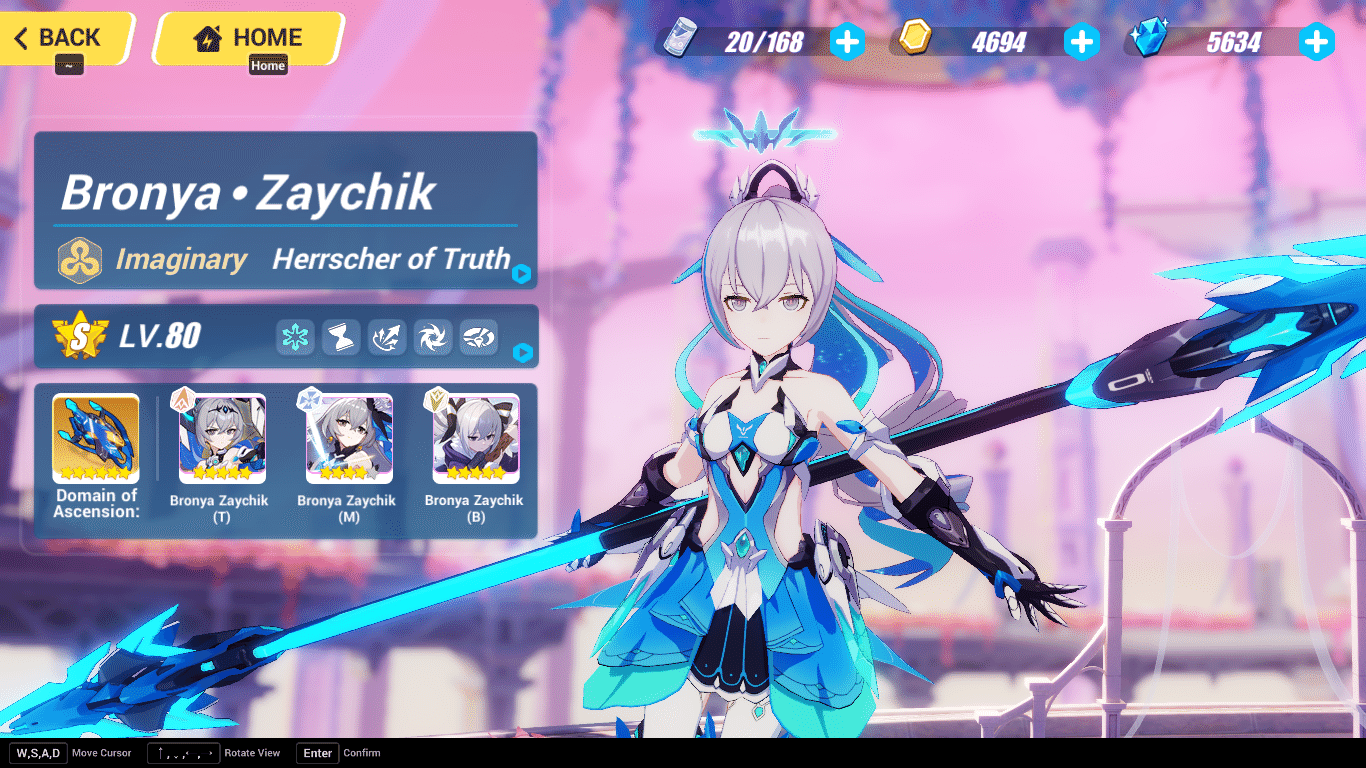
Task: Select the spiral vortex skill icon
Action: point(432,337)
